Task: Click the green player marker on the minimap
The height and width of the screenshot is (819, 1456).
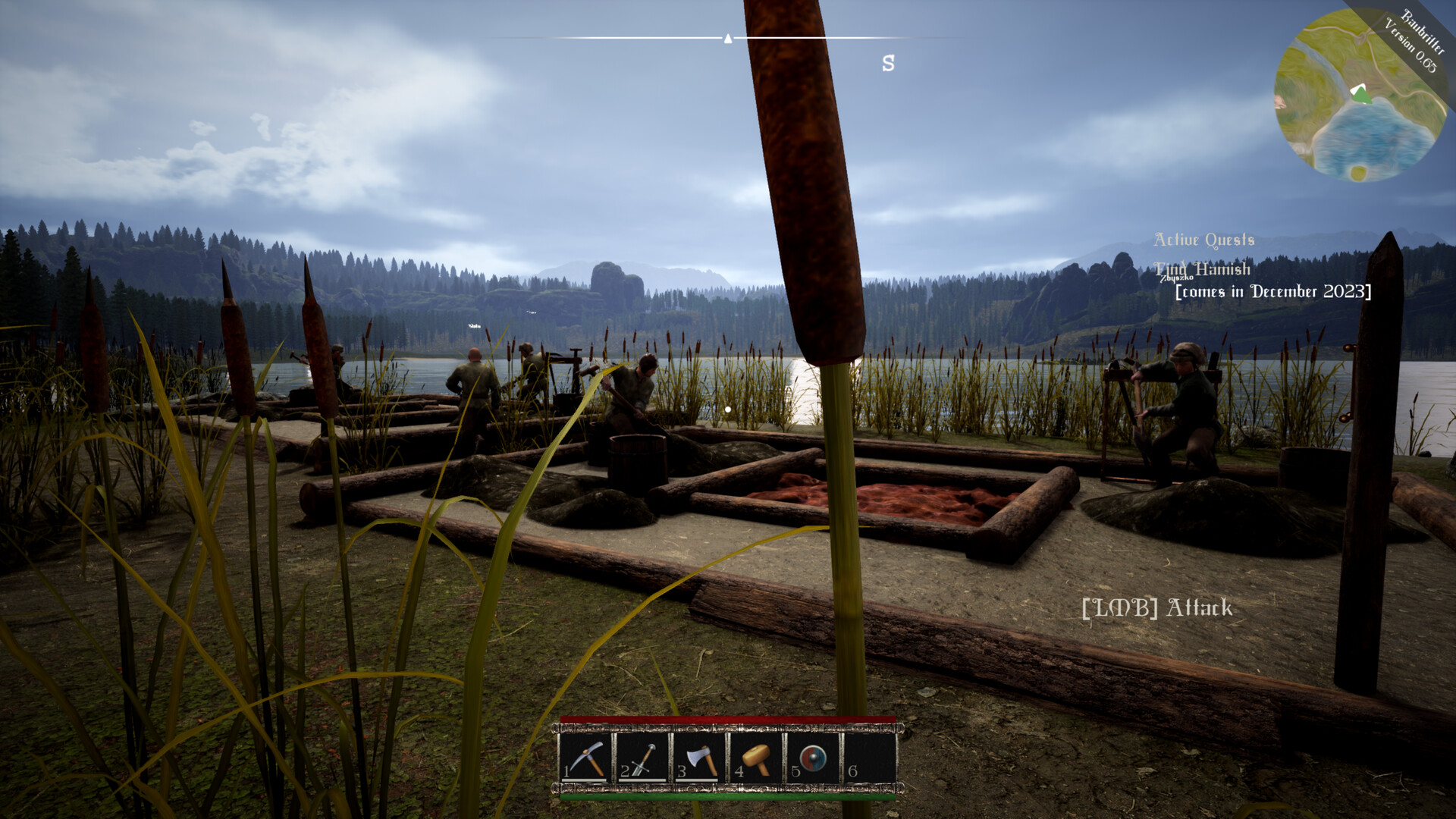Action: tap(1362, 94)
